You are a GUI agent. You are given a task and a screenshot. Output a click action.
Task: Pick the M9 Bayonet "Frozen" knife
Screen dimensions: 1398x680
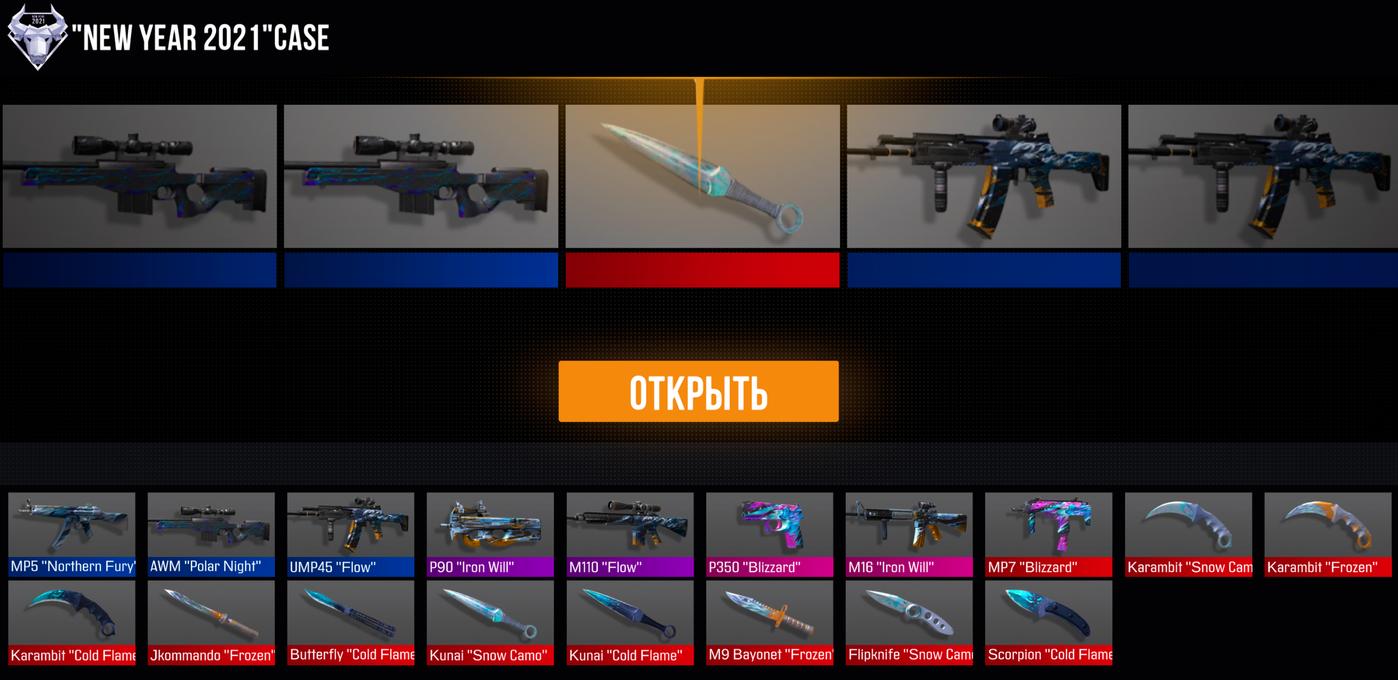(769, 622)
